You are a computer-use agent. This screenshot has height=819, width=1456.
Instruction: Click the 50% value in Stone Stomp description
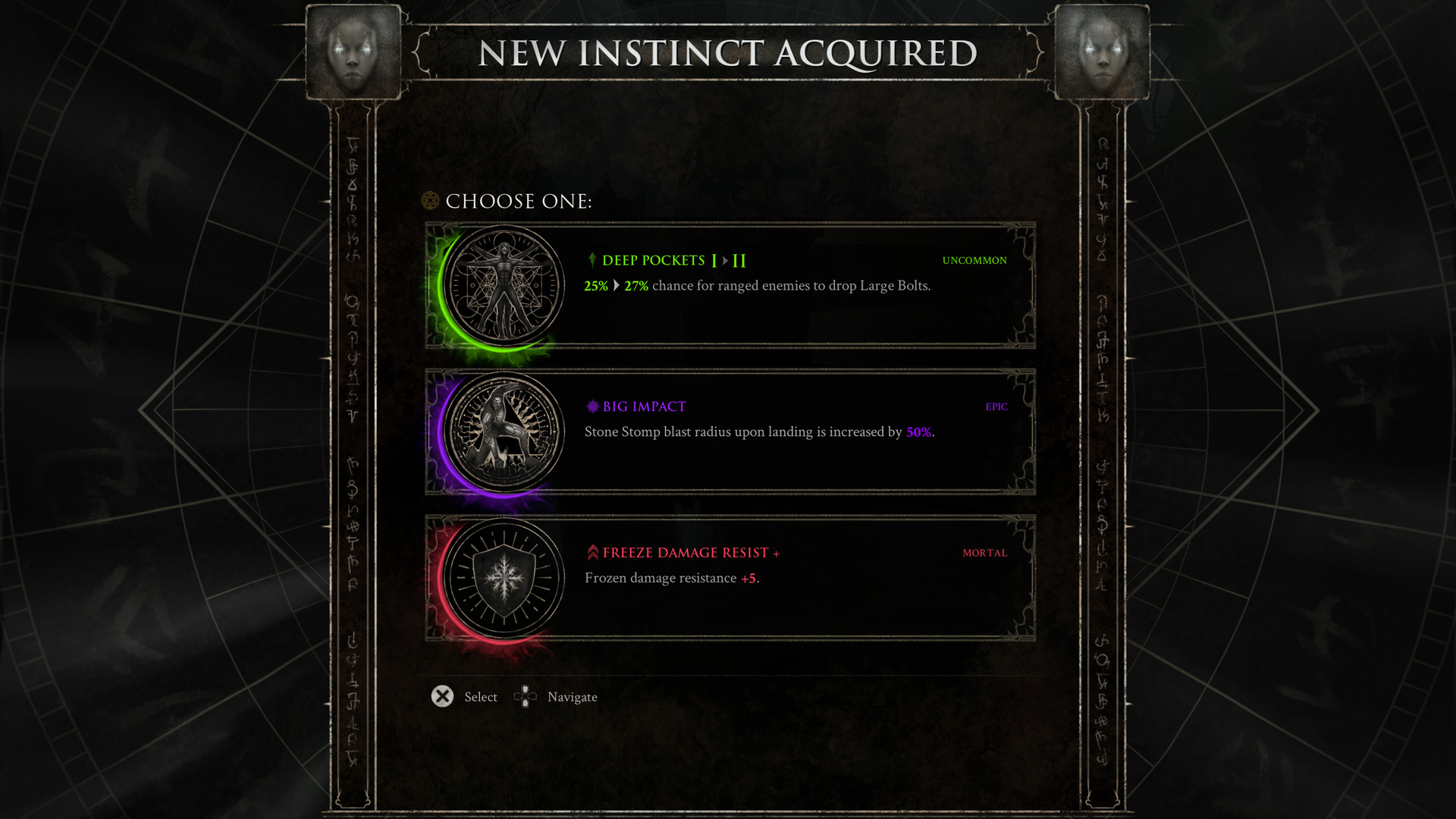[919, 432]
